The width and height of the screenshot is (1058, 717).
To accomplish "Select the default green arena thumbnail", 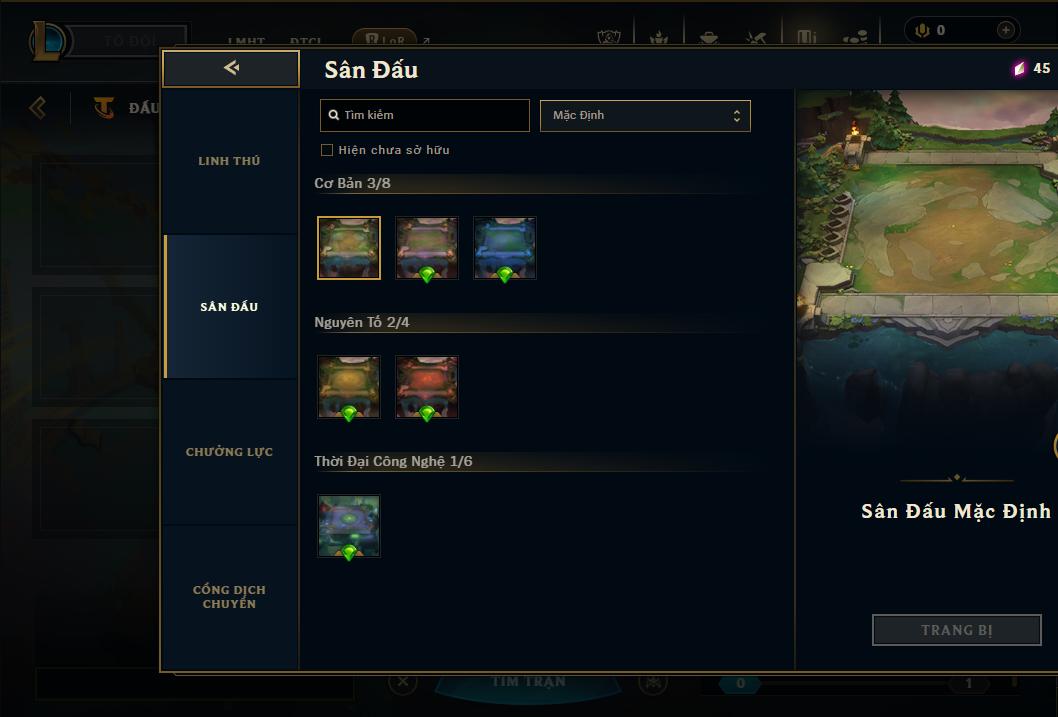I will [349, 247].
